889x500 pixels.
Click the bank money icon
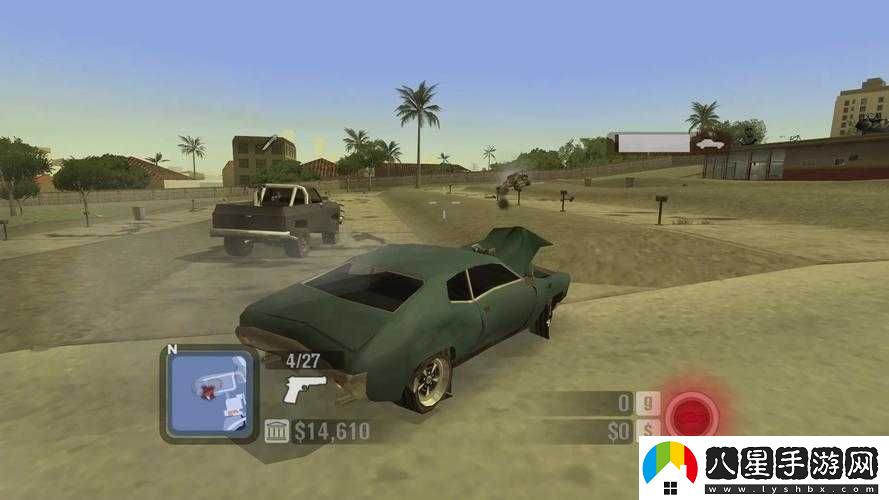[x=277, y=432]
